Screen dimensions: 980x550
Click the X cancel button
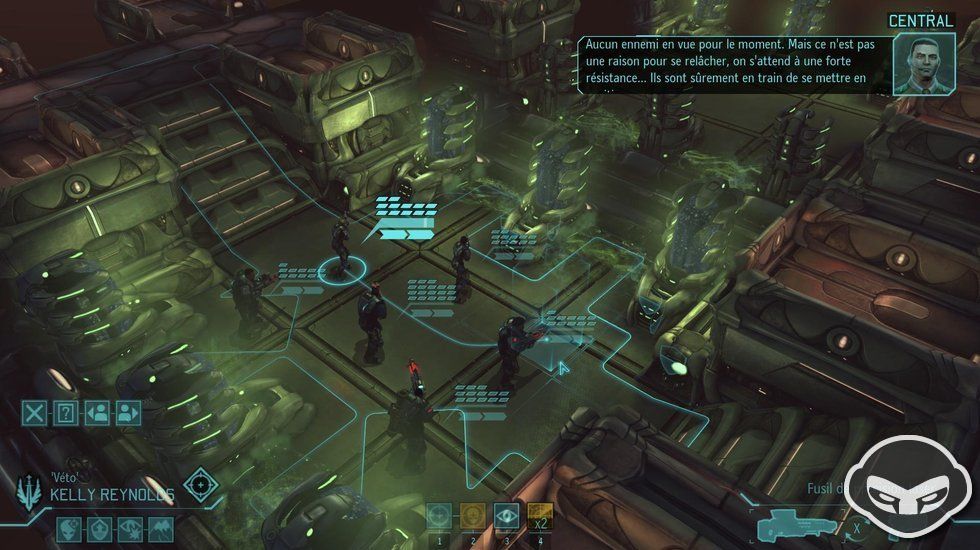click(x=36, y=412)
